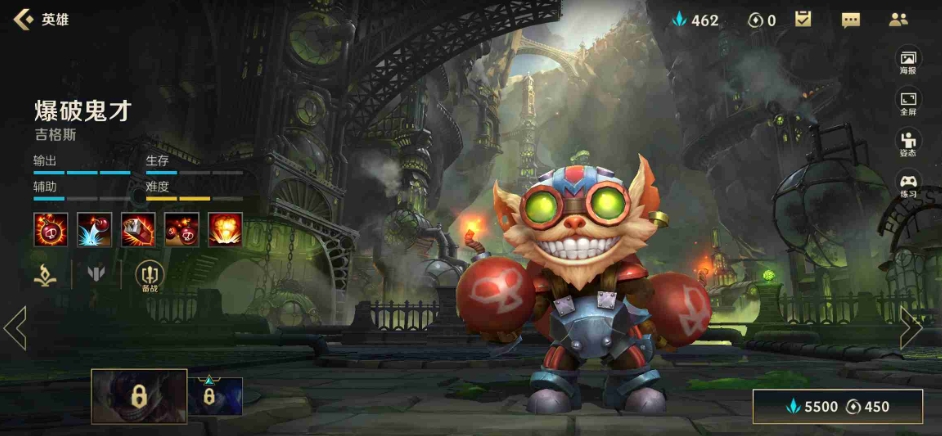View the scattered mines ability icon

[181, 229]
